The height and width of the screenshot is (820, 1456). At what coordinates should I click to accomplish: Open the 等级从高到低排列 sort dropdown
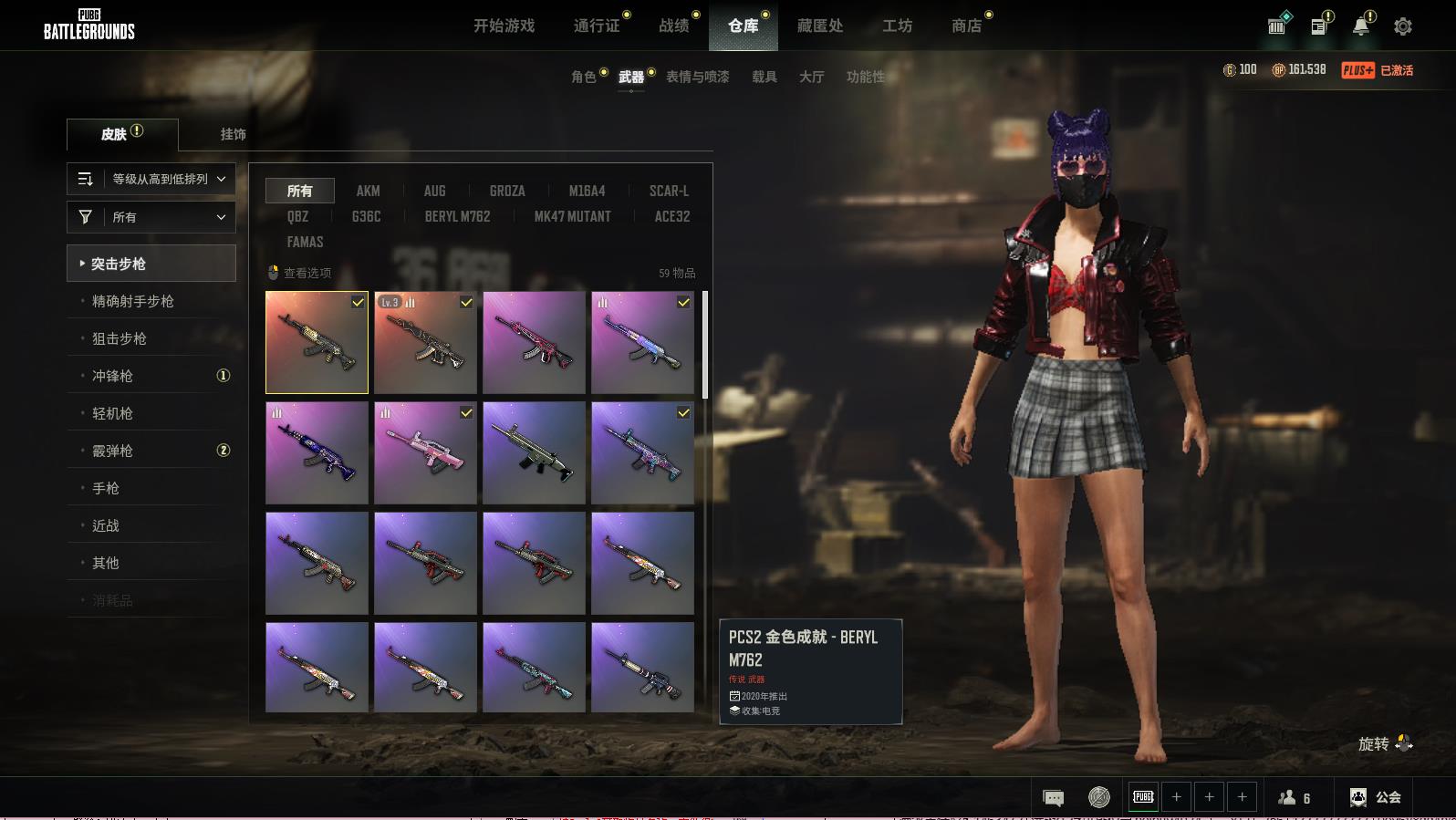click(151, 179)
